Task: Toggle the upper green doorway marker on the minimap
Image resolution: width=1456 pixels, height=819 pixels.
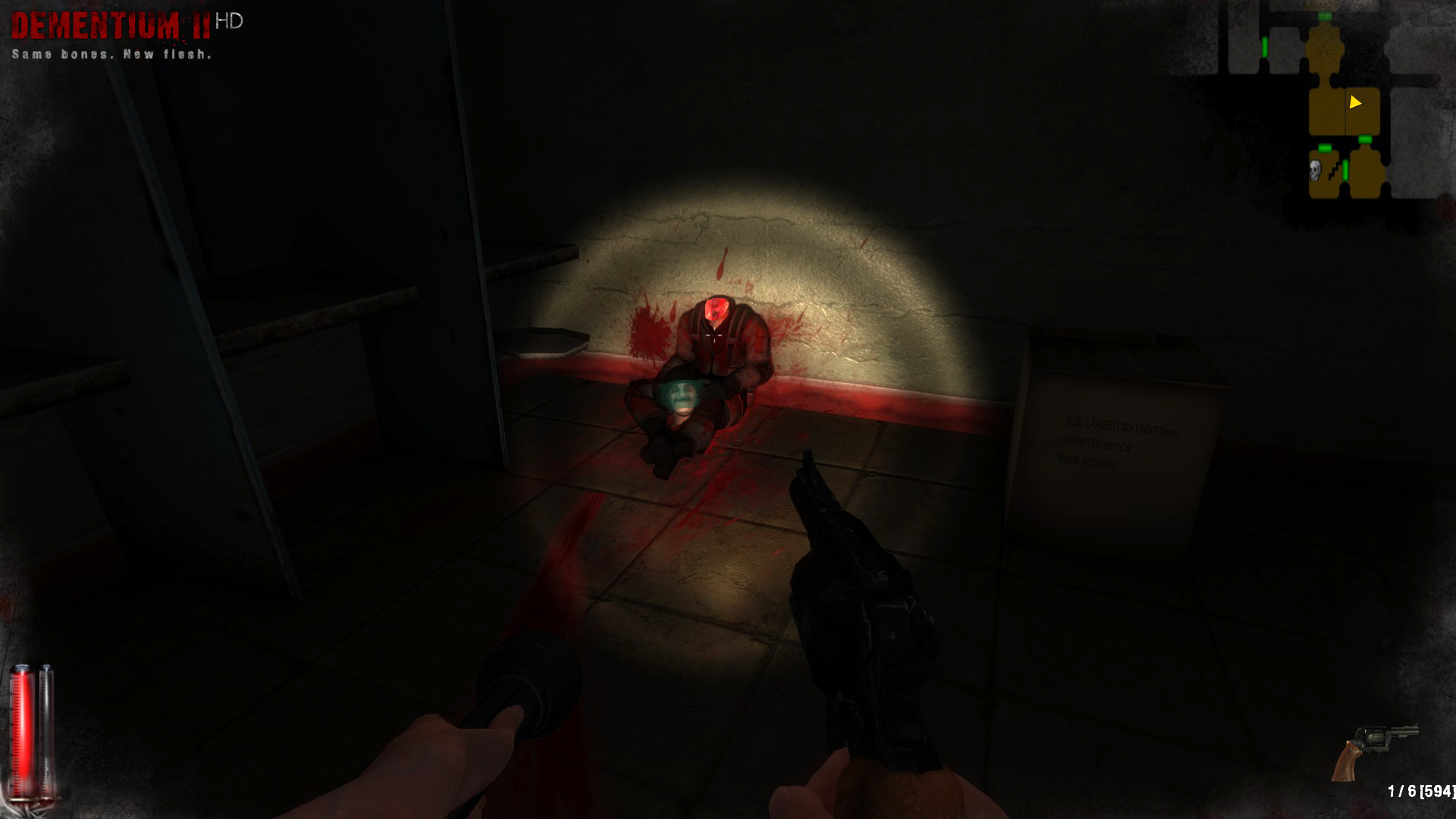Action: tap(1364, 139)
